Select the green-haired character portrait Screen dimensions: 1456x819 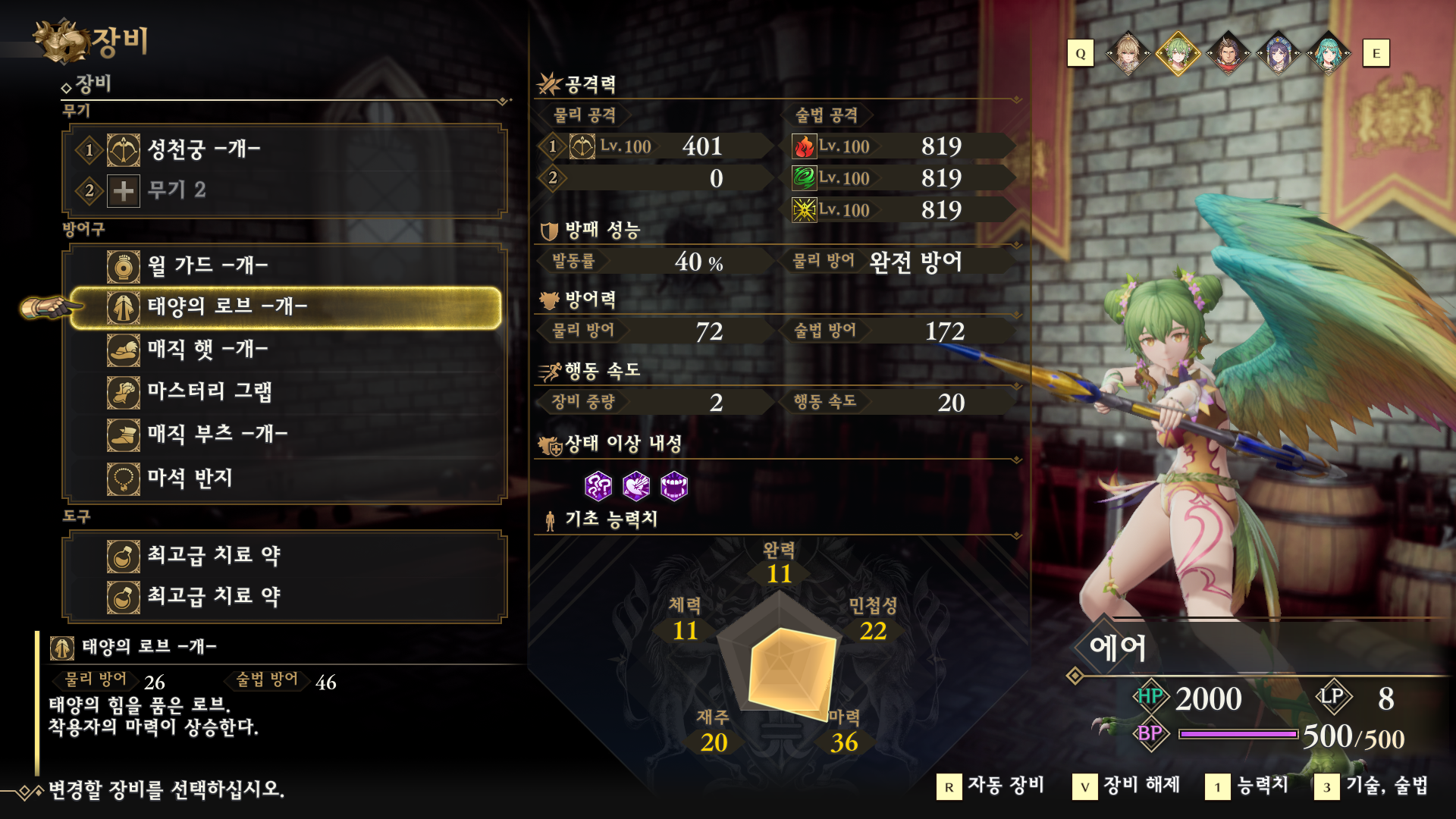[x=1178, y=54]
